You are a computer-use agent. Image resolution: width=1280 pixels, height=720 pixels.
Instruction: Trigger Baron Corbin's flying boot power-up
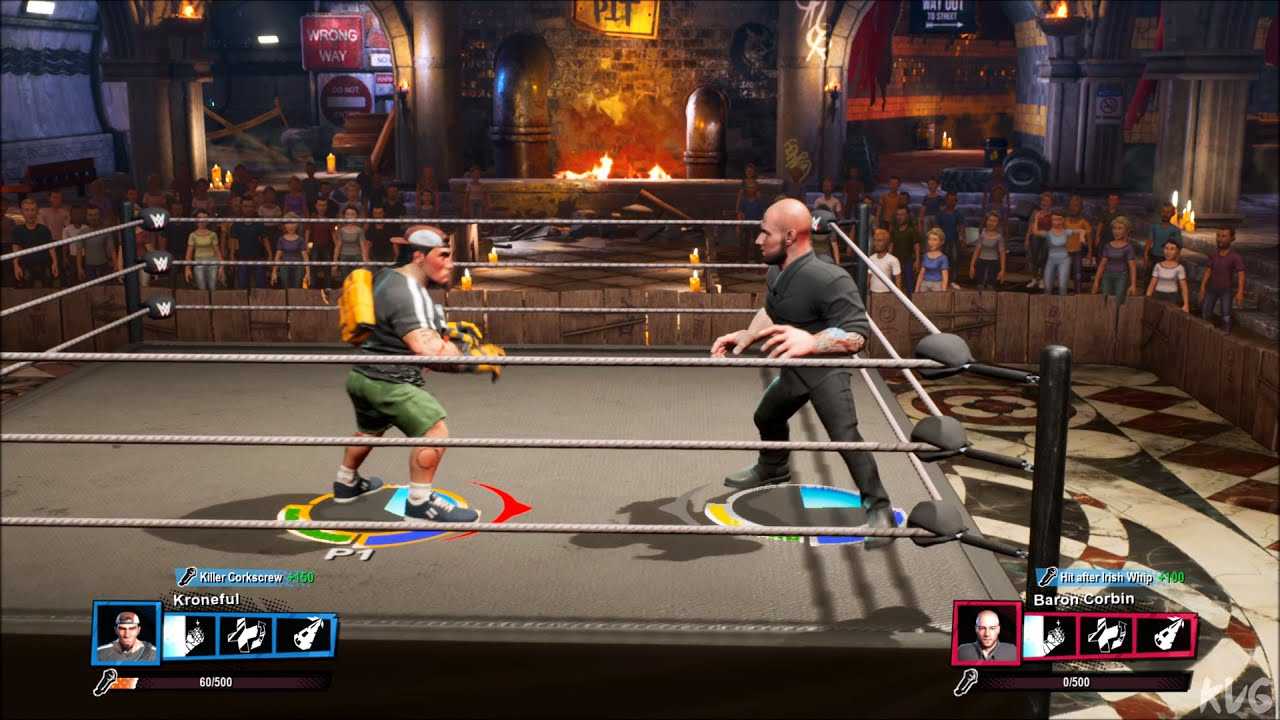pos(1162,636)
